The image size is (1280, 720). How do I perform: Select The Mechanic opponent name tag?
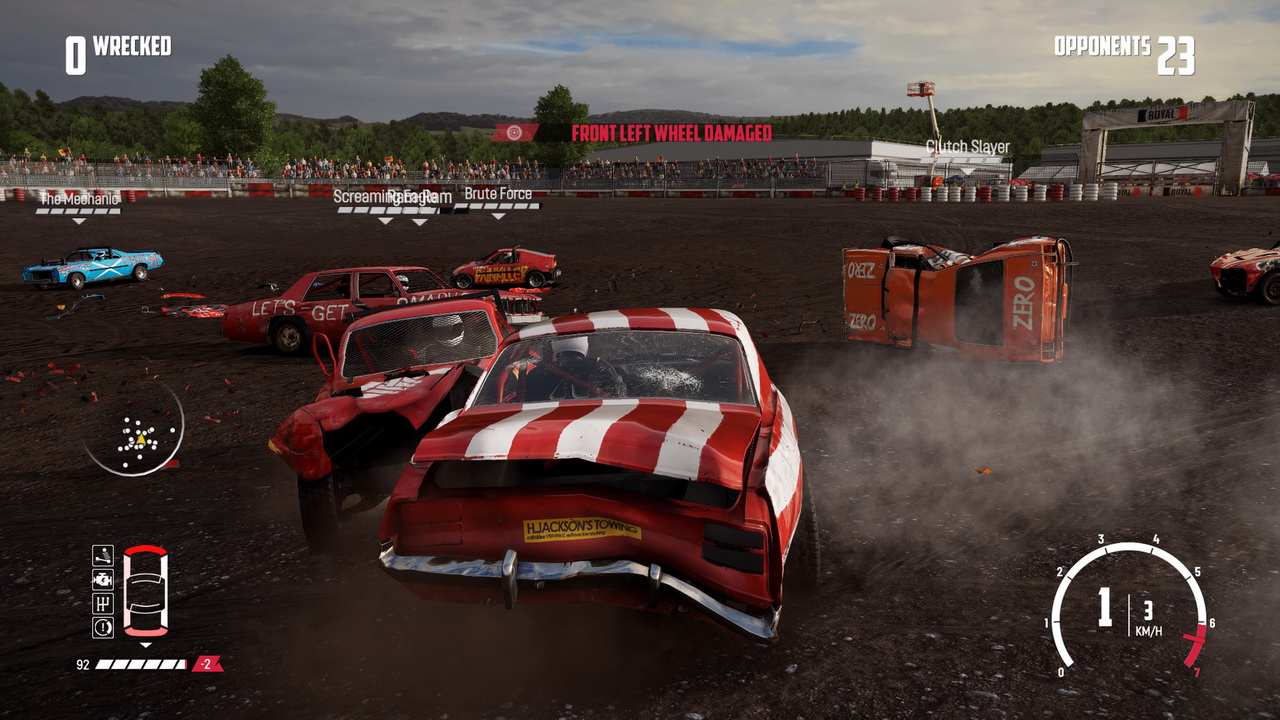point(78,199)
